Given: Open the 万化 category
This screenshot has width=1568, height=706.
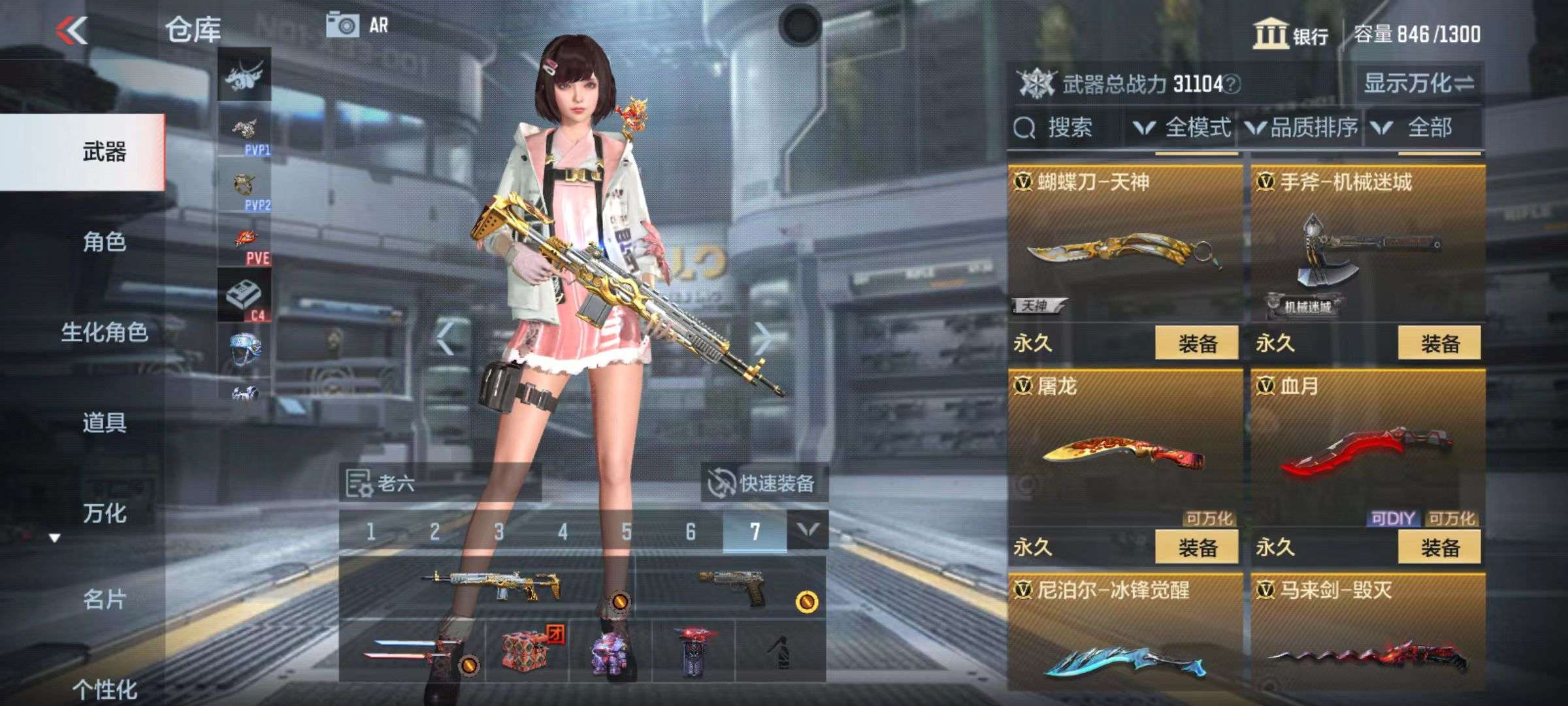Looking at the screenshot, I should (x=105, y=513).
